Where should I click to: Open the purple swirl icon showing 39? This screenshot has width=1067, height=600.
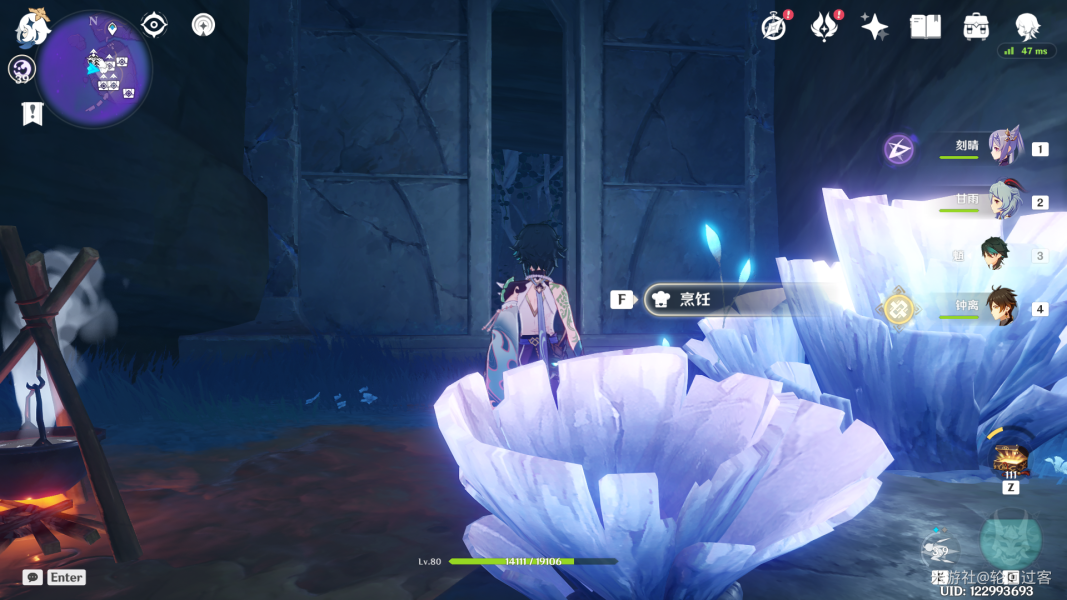22,70
